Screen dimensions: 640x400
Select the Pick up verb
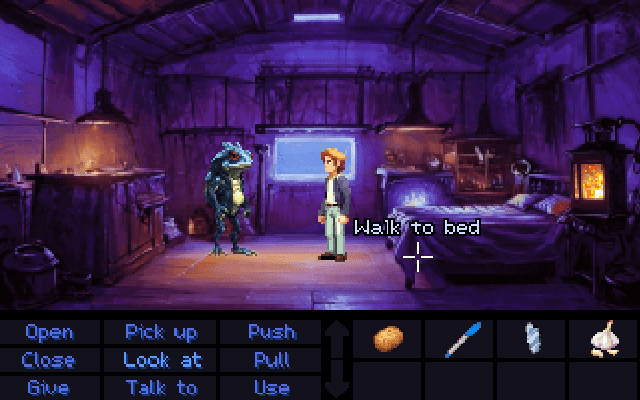pos(161,332)
